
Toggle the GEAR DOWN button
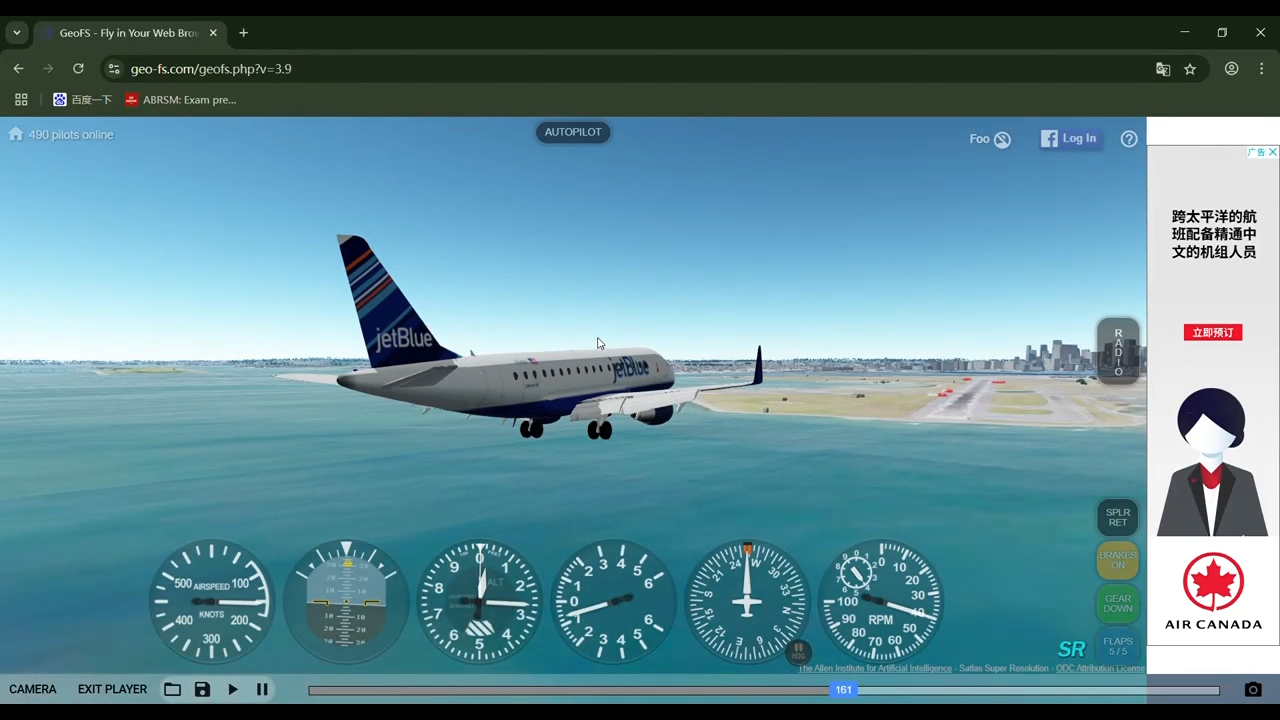coord(1118,604)
